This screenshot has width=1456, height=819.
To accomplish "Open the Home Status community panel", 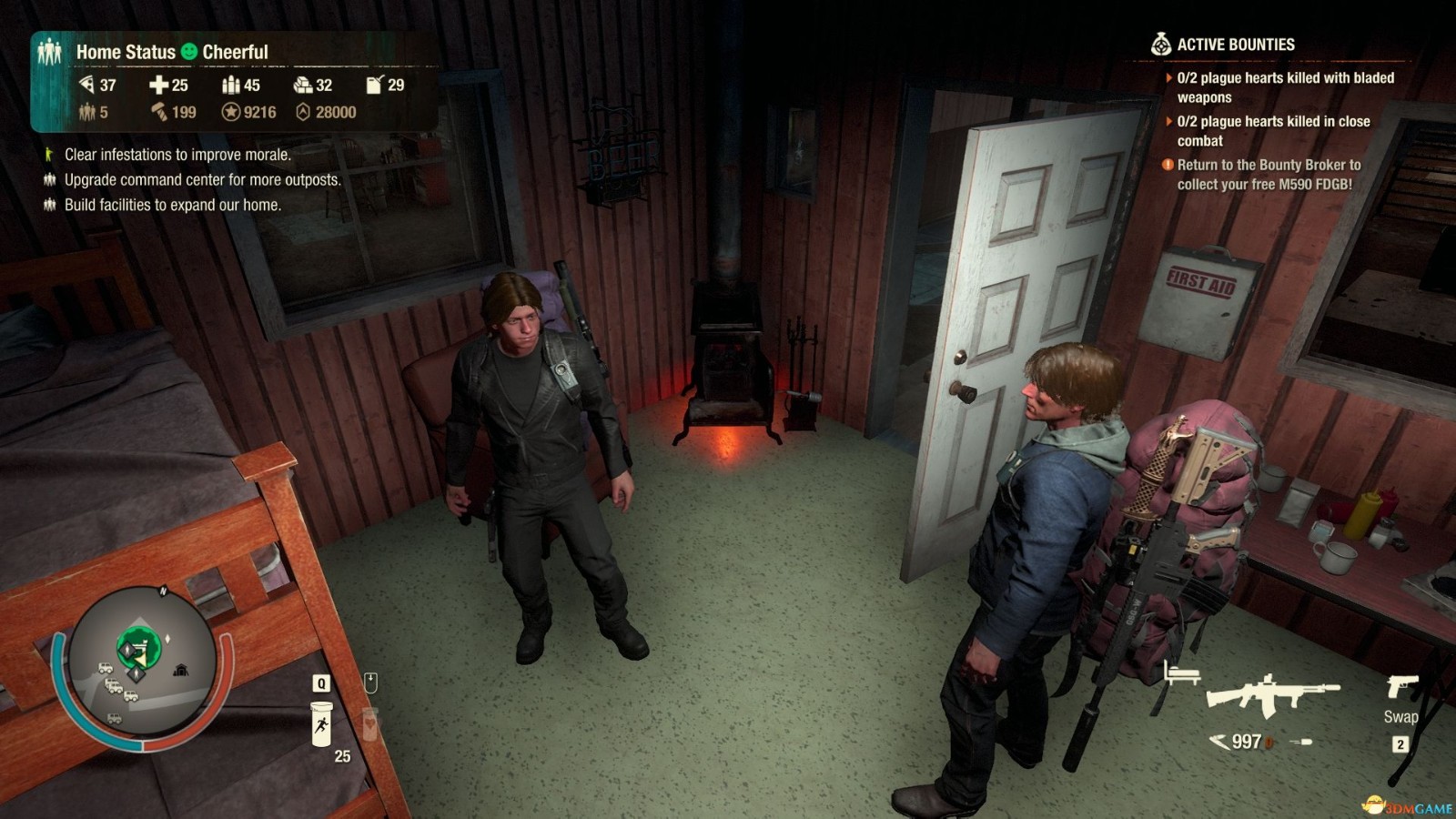I will [x=126, y=52].
